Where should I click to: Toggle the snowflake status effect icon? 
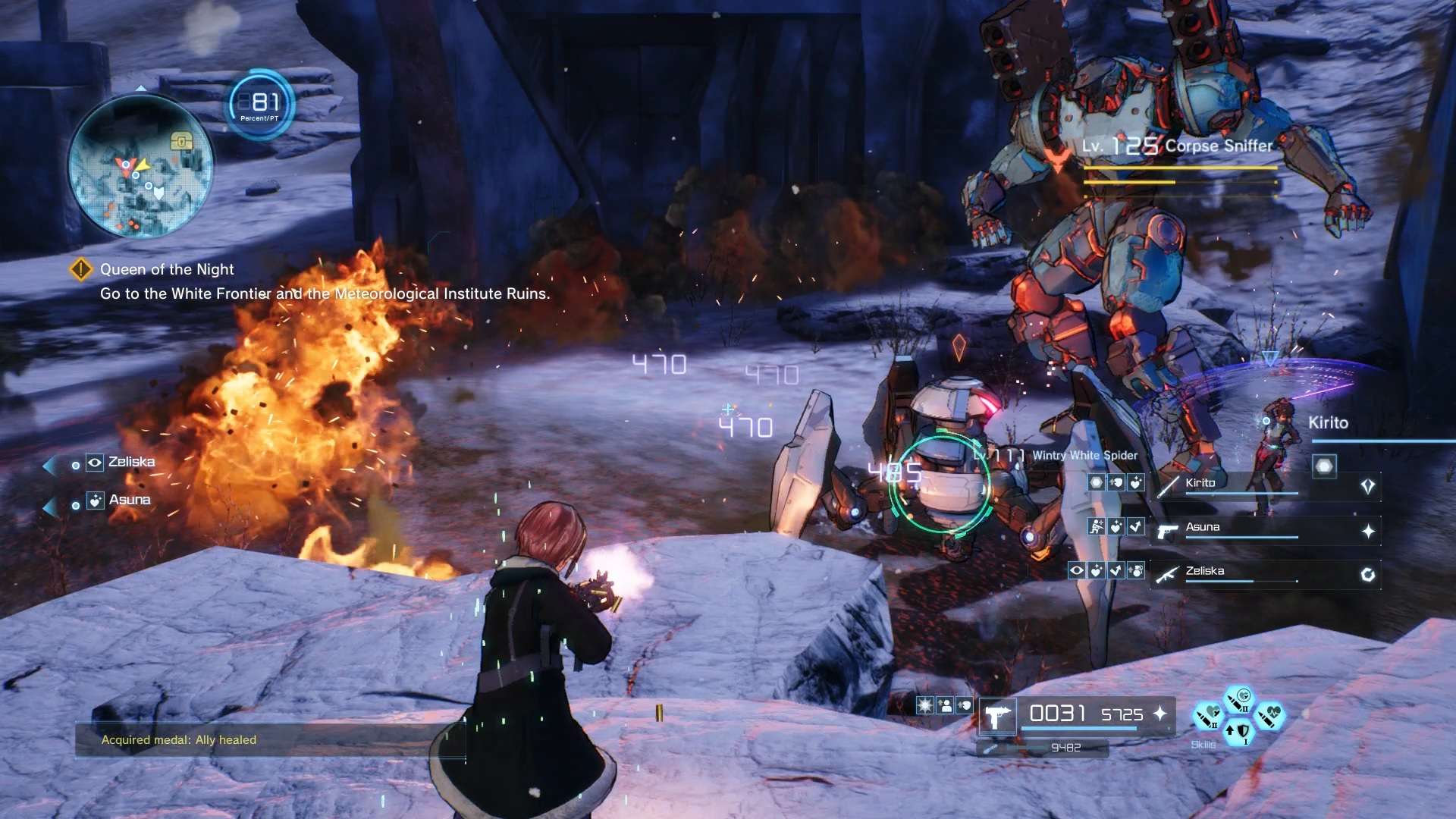point(925,705)
